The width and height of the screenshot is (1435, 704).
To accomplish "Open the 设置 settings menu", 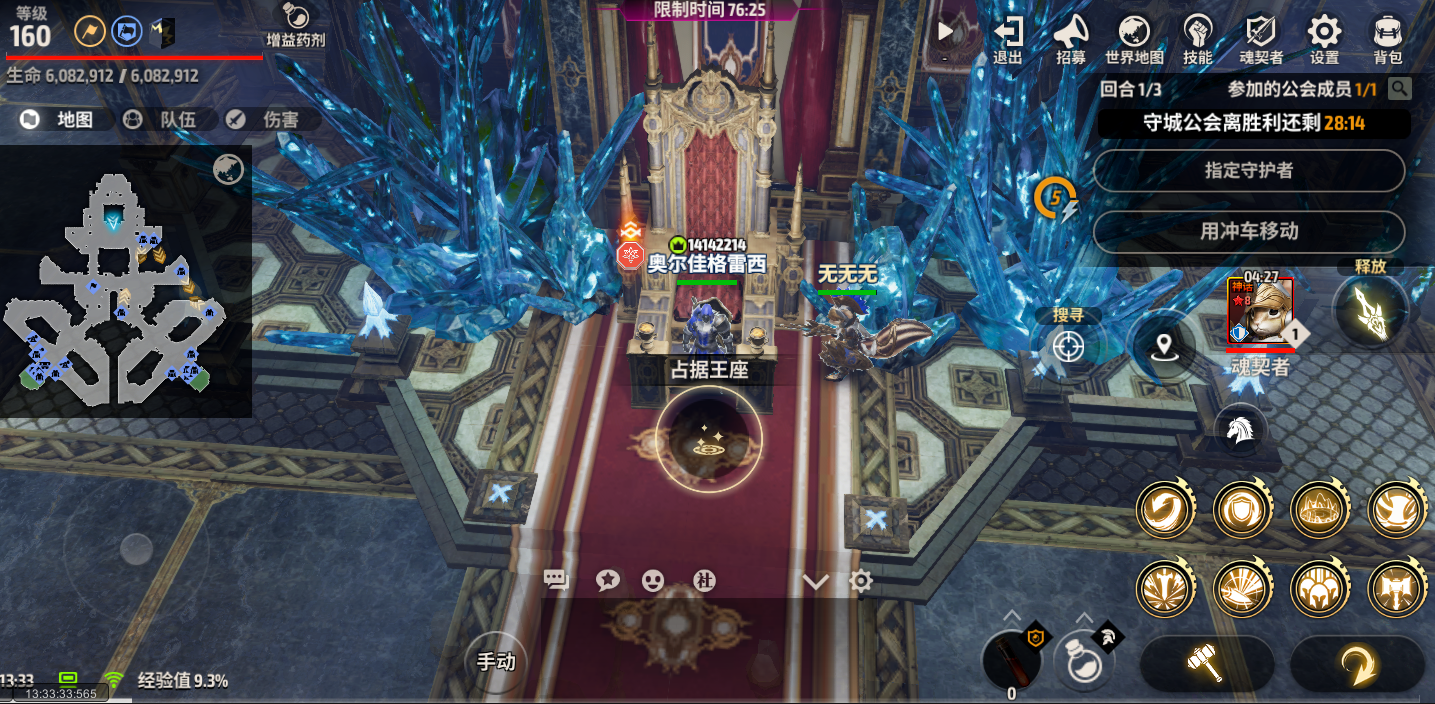I will (x=1324, y=38).
